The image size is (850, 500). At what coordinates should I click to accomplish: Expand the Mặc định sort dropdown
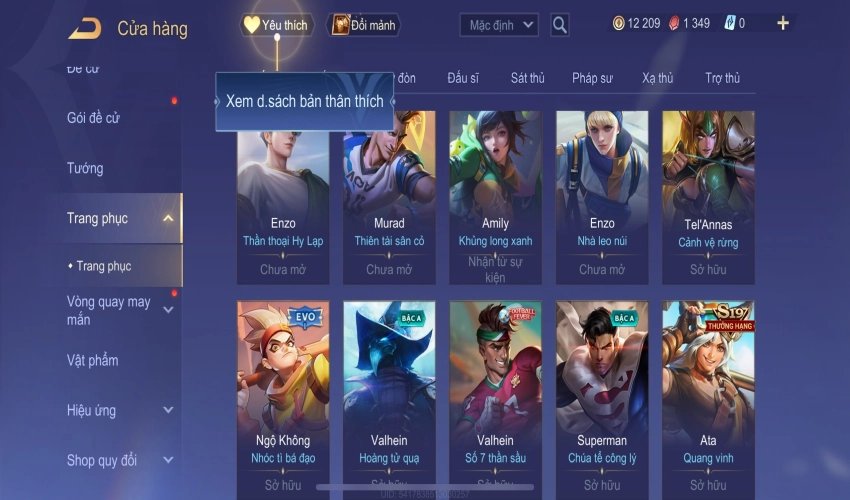499,25
